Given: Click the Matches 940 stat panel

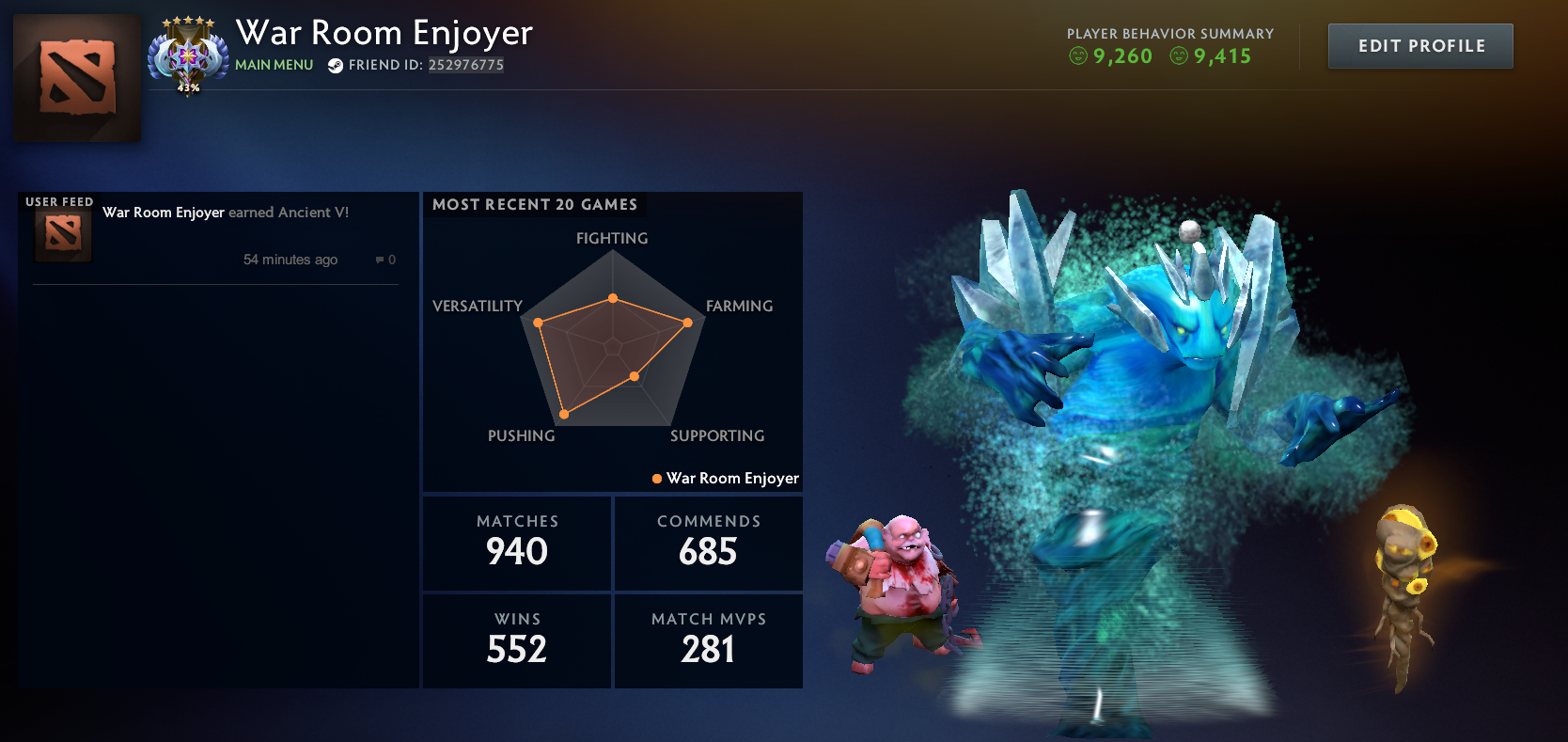Looking at the screenshot, I should pos(516,543).
